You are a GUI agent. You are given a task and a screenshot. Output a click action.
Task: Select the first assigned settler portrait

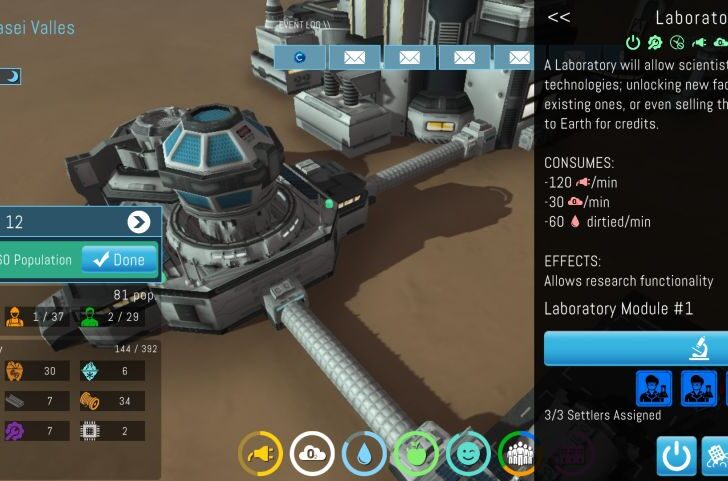tap(653, 387)
